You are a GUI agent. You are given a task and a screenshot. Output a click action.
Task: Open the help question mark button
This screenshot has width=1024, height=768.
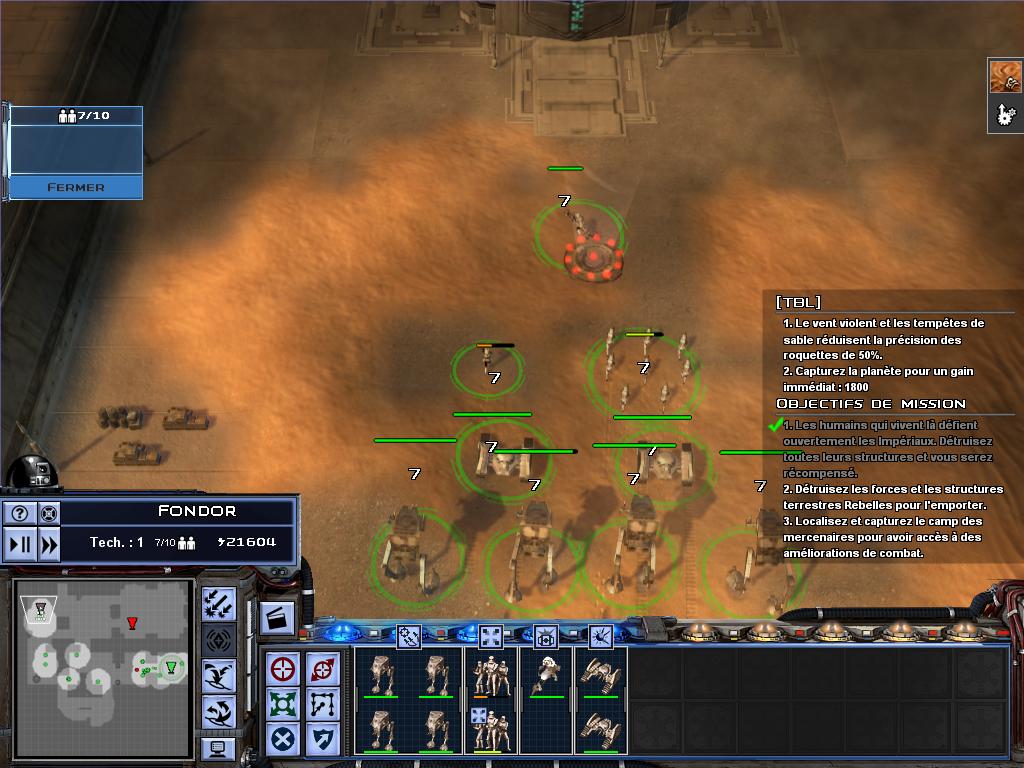point(20,514)
